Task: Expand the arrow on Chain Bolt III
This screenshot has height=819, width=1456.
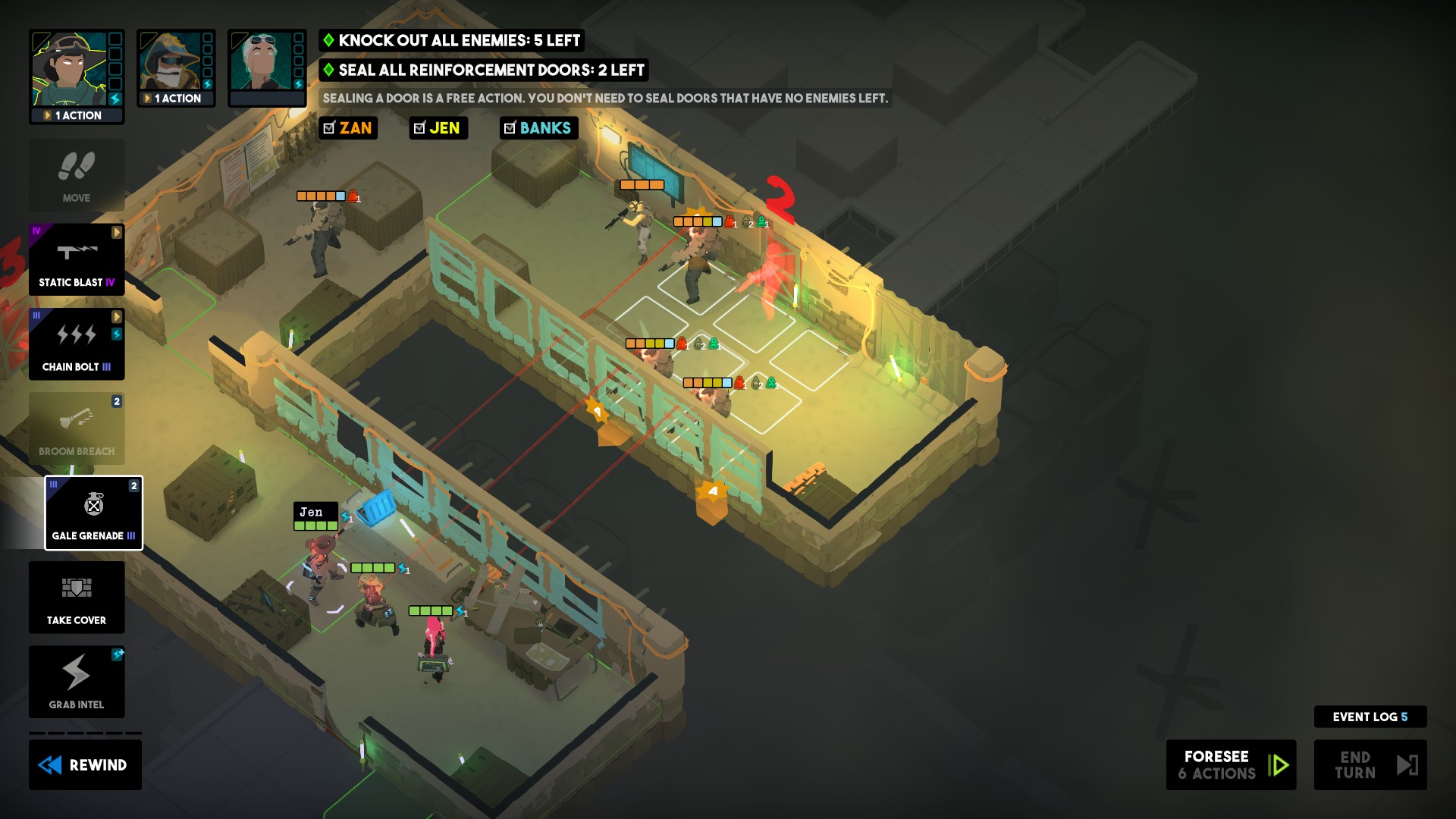Action: tap(118, 316)
